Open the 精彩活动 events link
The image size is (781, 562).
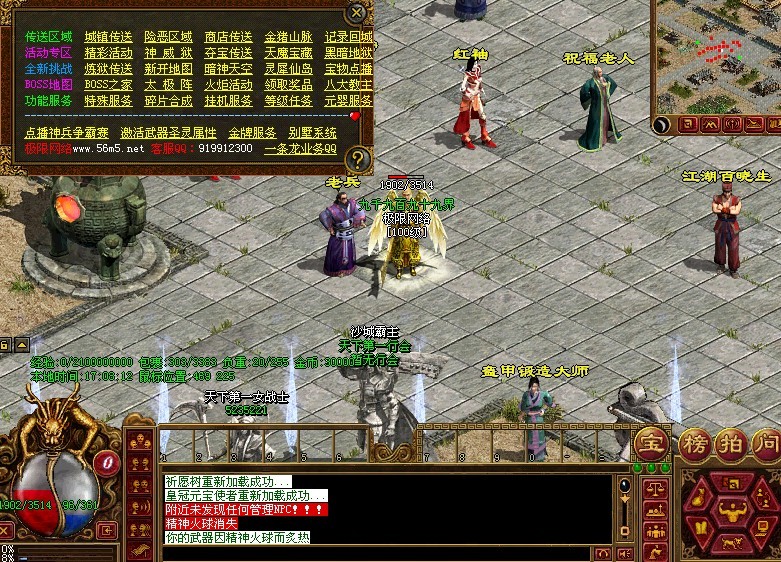click(108, 53)
